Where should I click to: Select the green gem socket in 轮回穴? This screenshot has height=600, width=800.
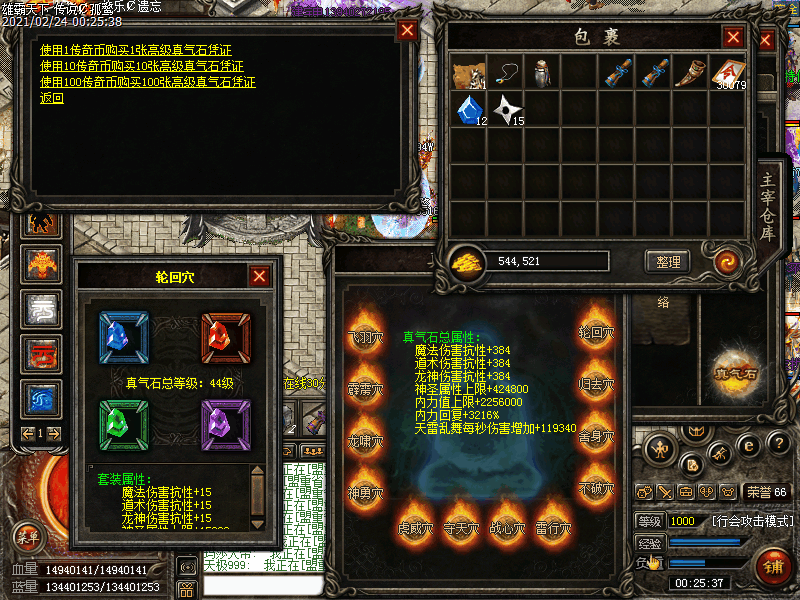(x=123, y=423)
